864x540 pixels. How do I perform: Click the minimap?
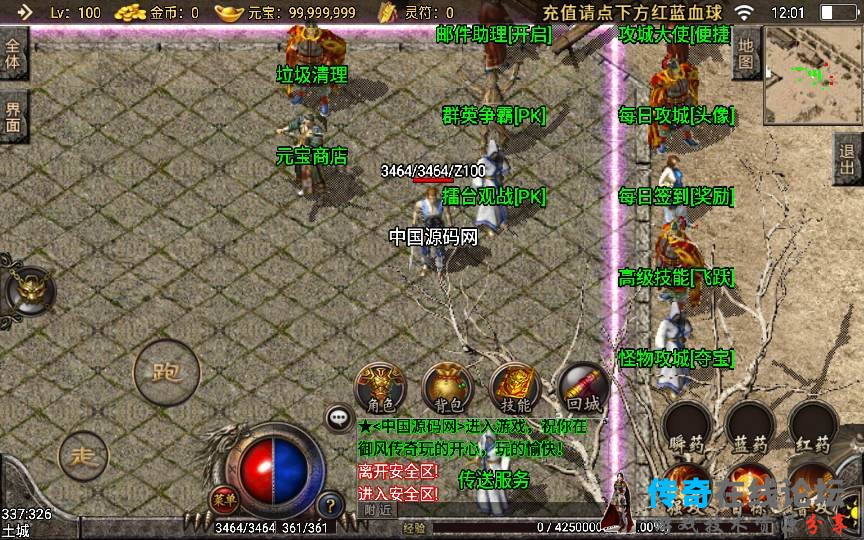pyautogui.click(x=812, y=70)
